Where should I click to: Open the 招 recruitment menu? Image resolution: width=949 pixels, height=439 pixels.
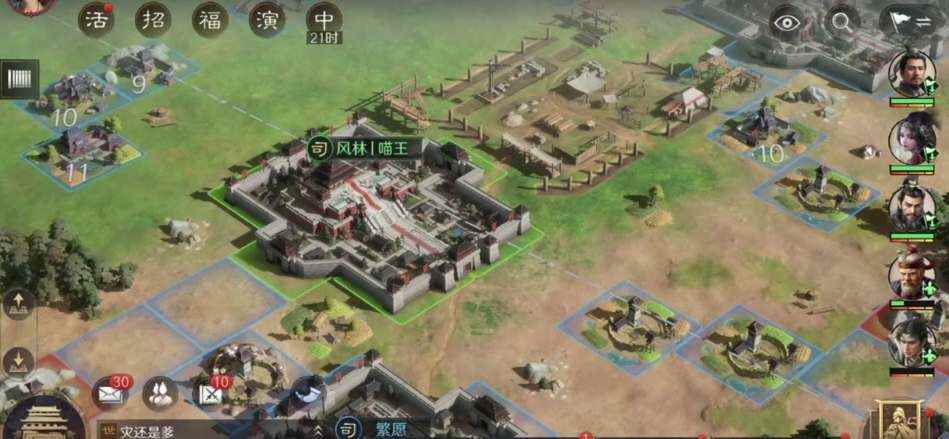click(x=153, y=21)
